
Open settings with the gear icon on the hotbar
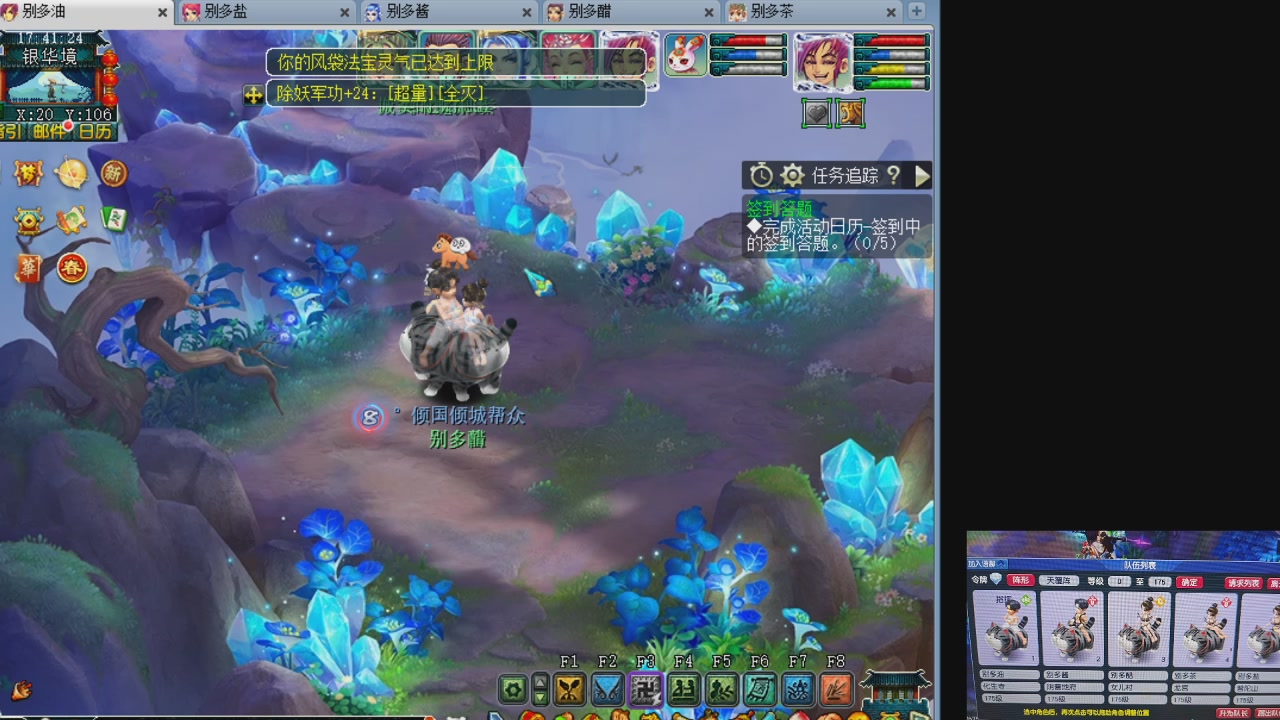pos(512,689)
